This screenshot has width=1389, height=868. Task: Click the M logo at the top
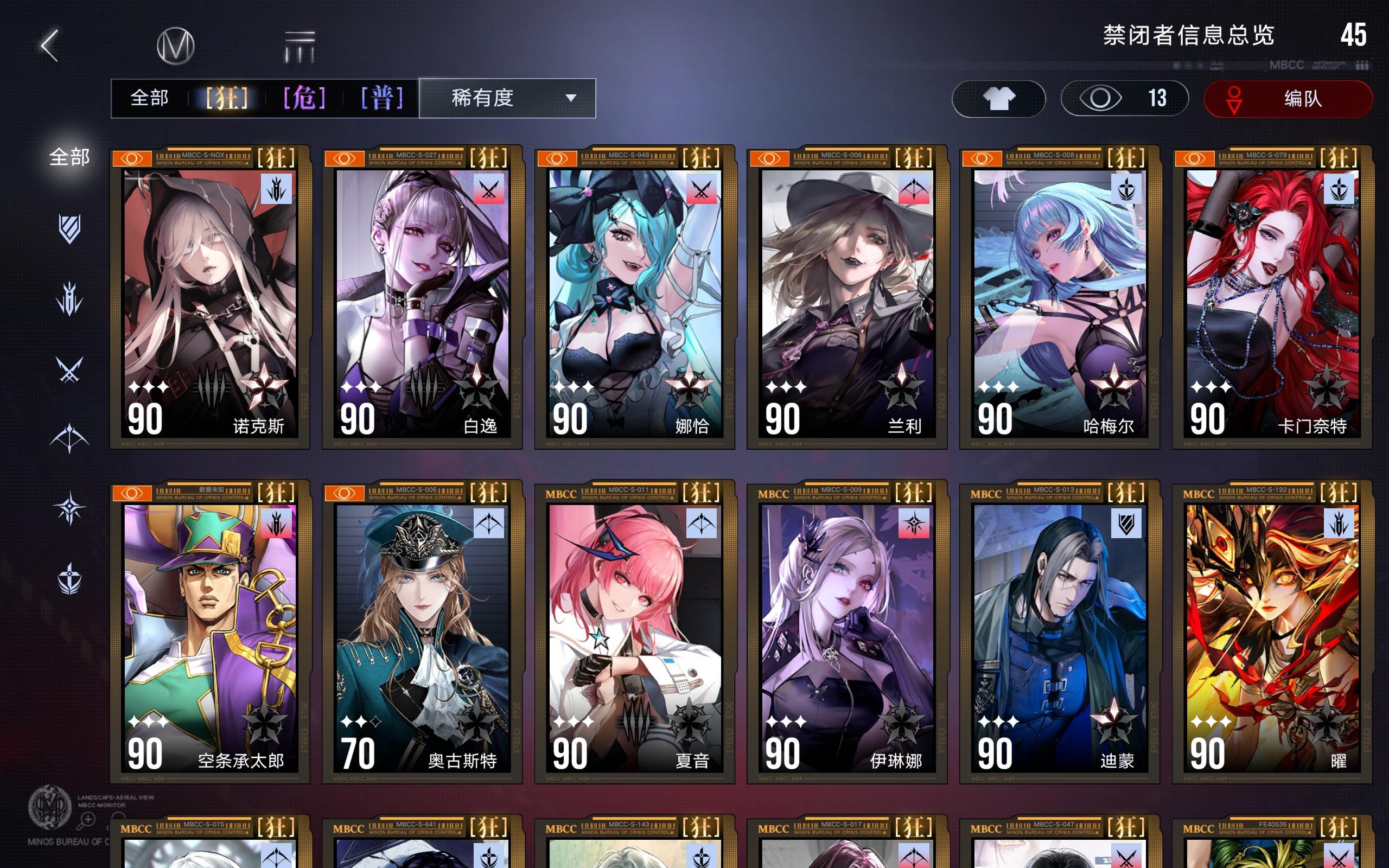tap(178, 45)
